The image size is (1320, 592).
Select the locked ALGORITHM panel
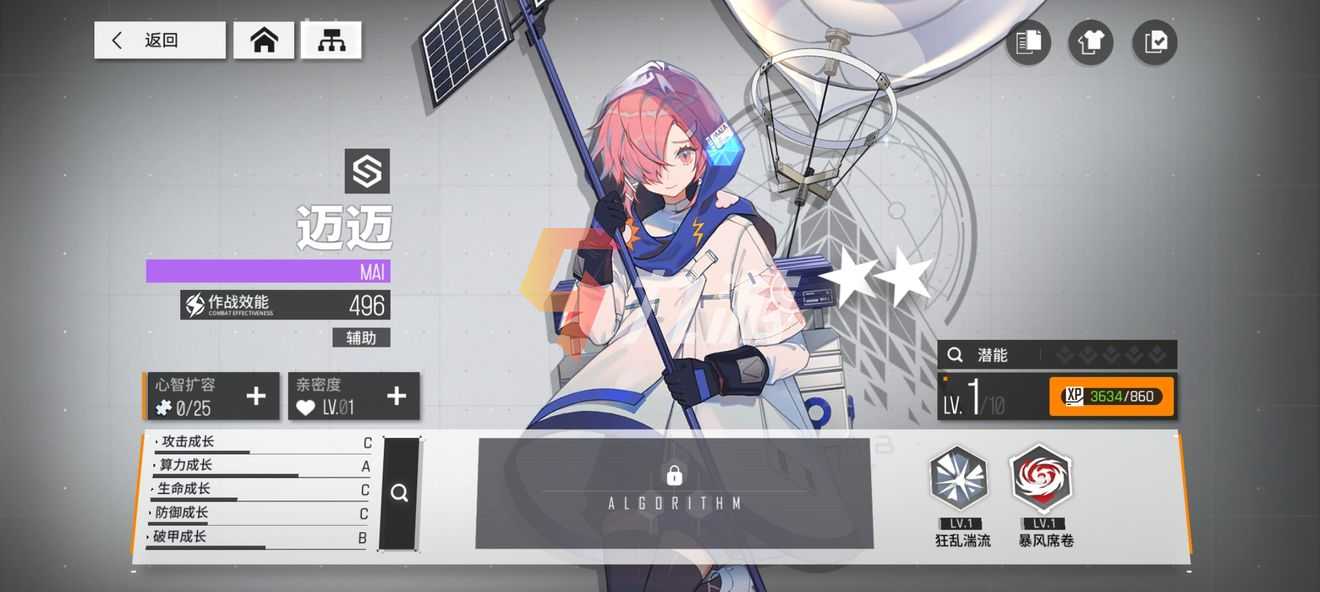(x=674, y=493)
